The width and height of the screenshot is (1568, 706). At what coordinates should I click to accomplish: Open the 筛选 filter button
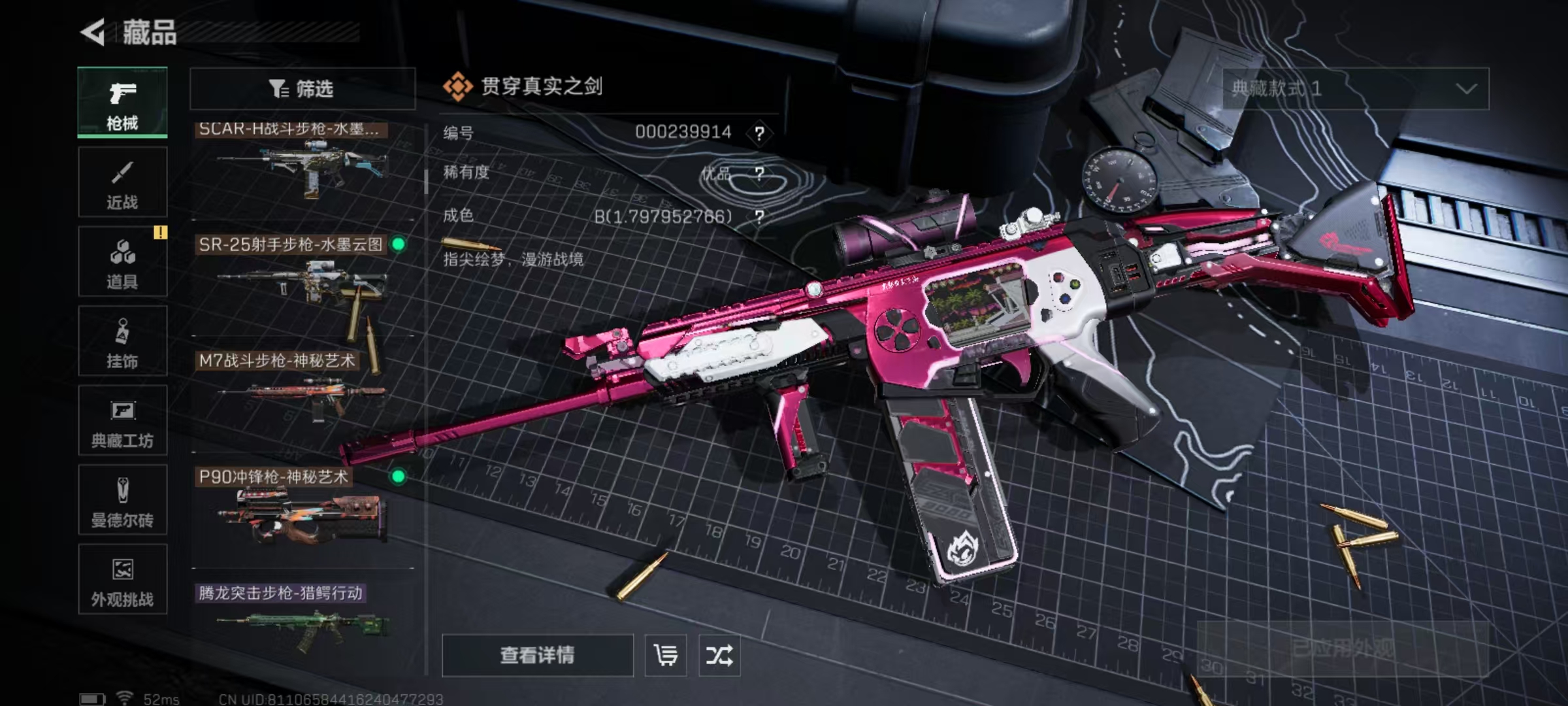(302, 88)
